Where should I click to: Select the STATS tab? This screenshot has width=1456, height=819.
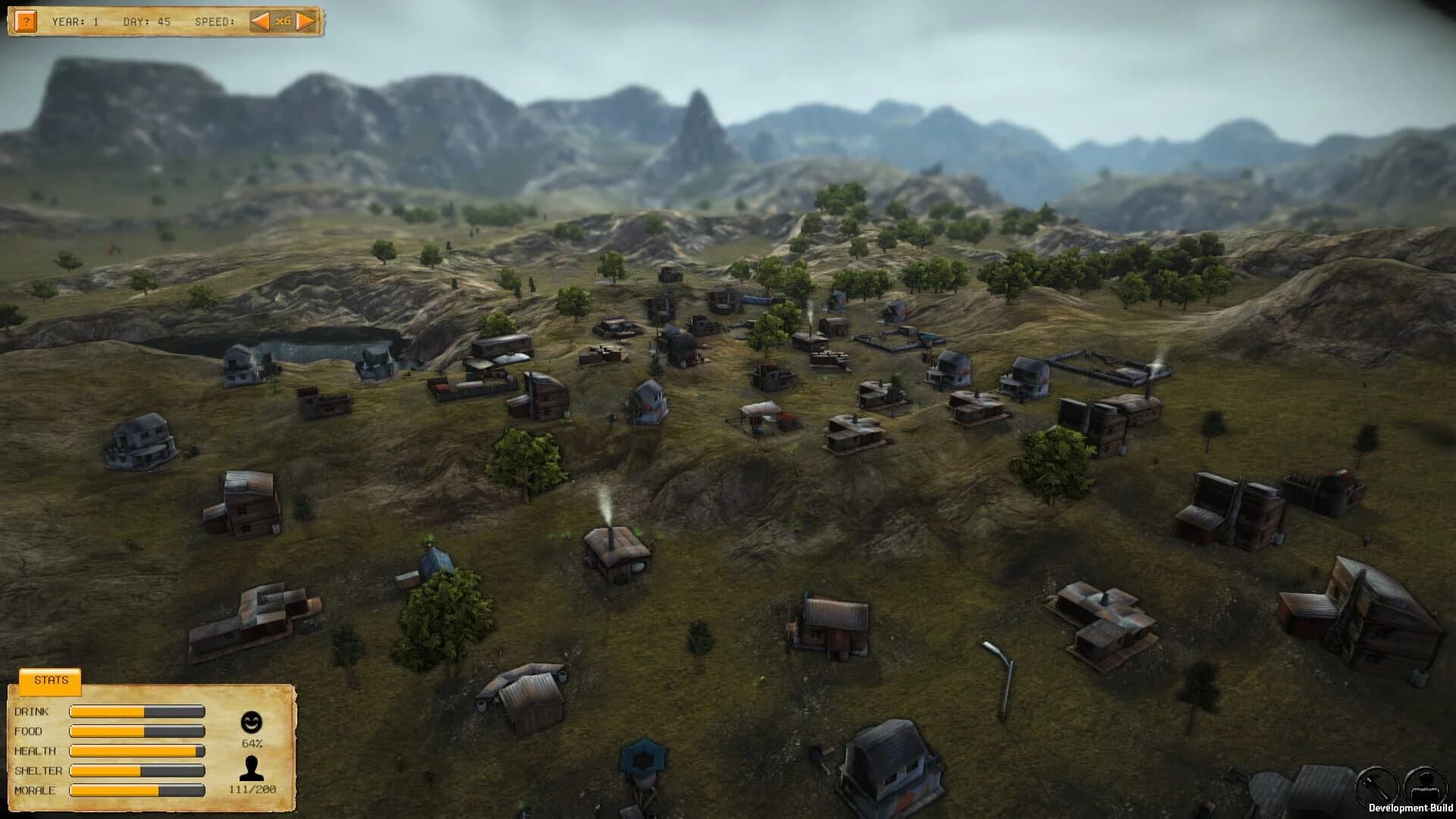point(50,679)
